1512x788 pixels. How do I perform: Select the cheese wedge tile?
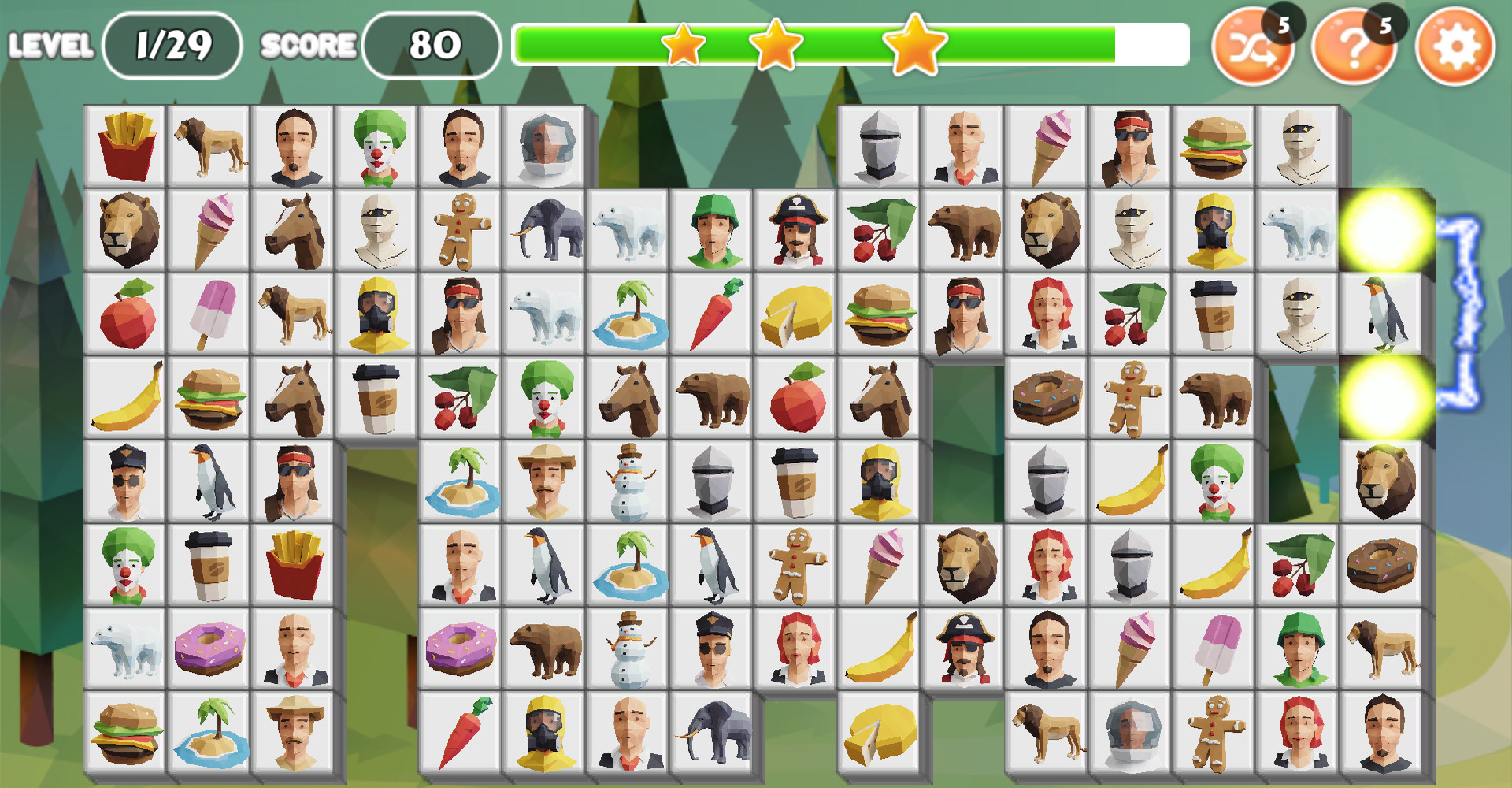pos(795,312)
